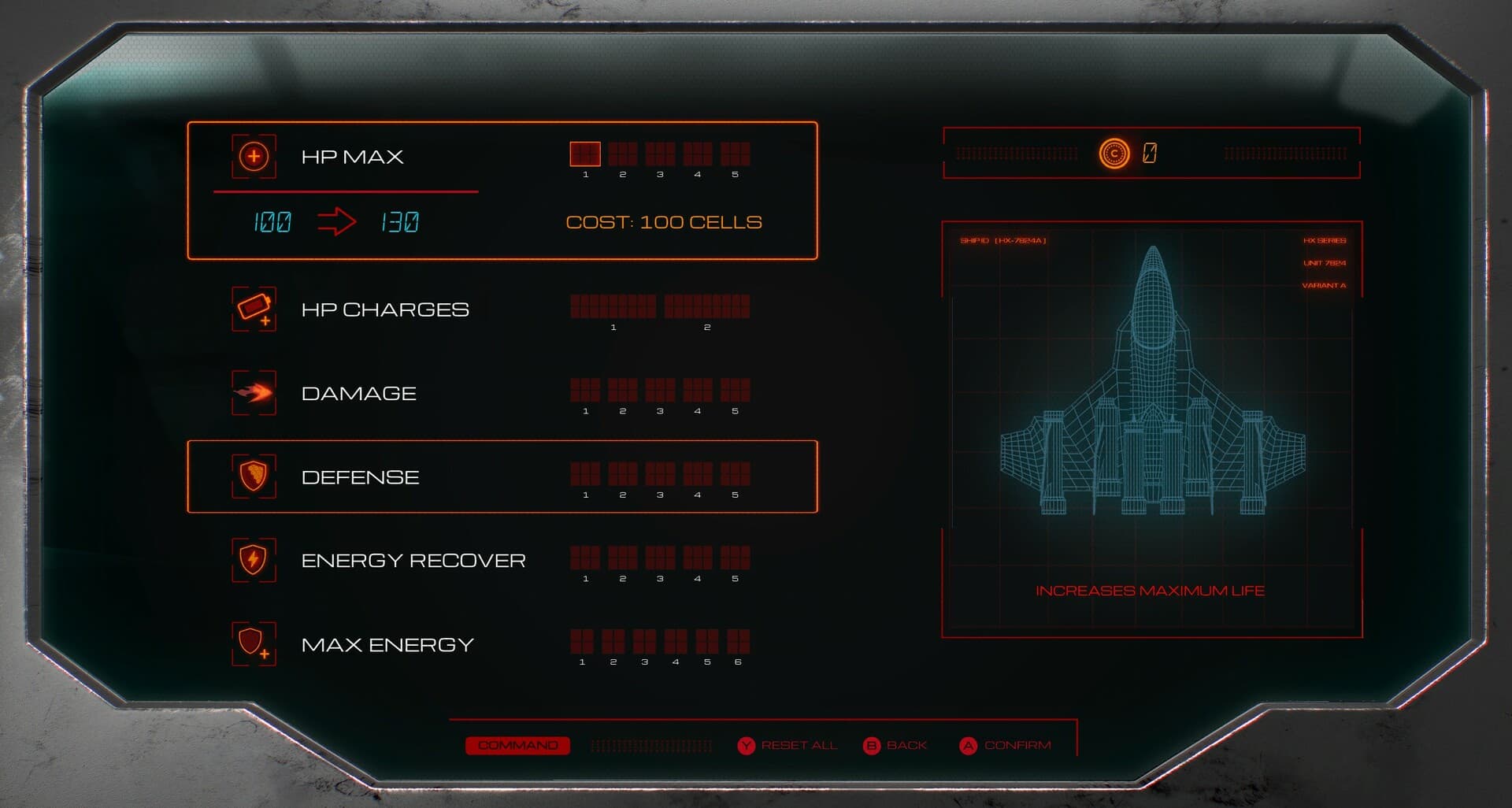Select the DAMAGE flame projectile icon

[253, 393]
